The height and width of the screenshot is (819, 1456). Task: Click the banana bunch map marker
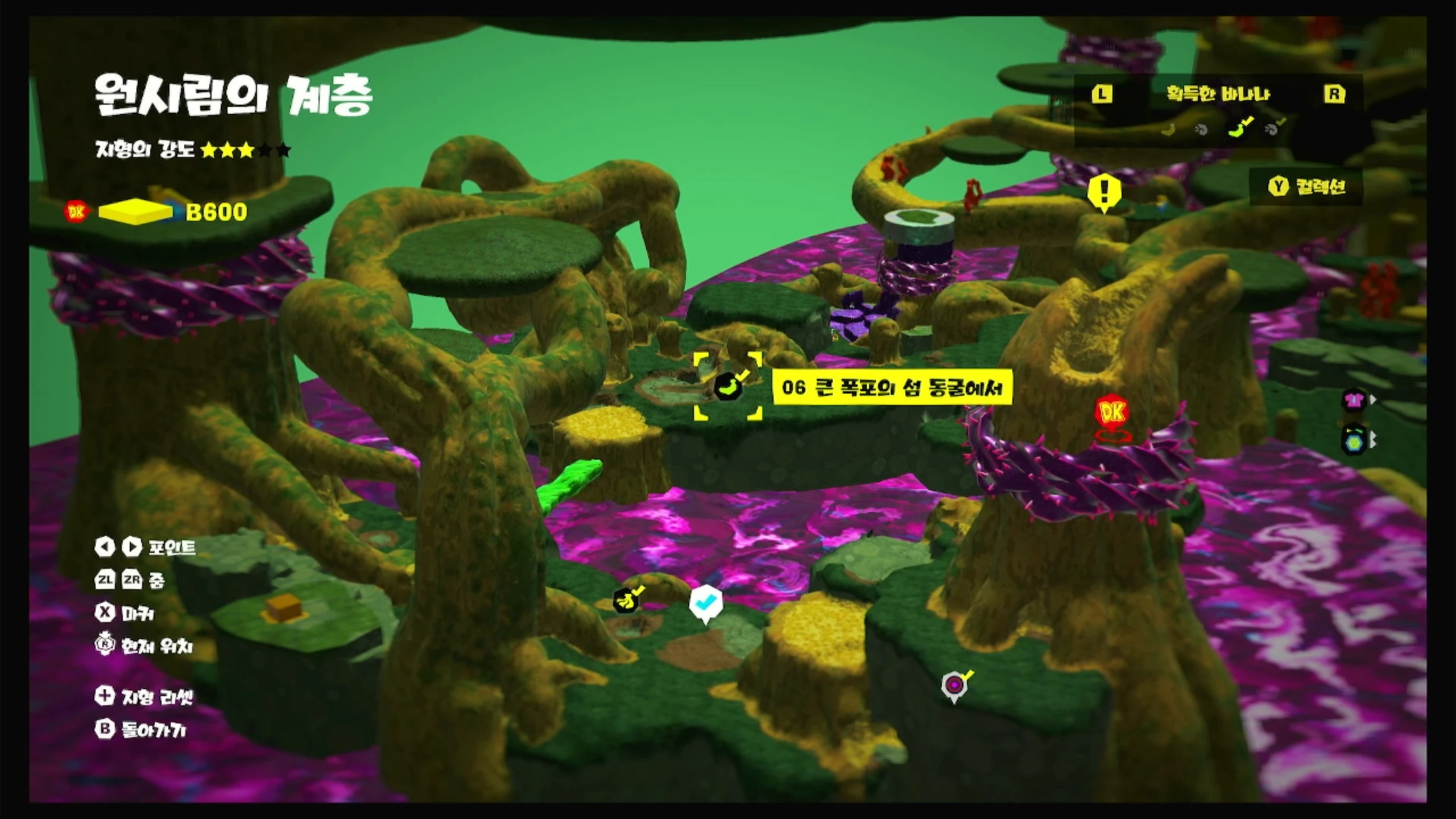[626, 600]
